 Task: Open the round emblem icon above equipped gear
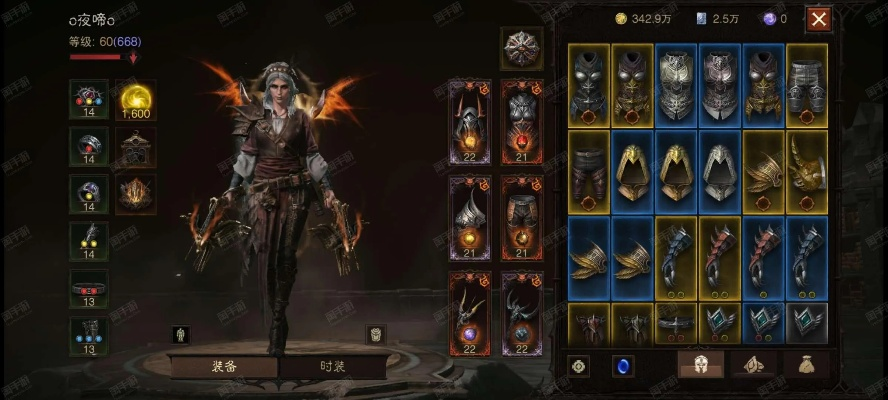pyautogui.click(x=520, y=48)
